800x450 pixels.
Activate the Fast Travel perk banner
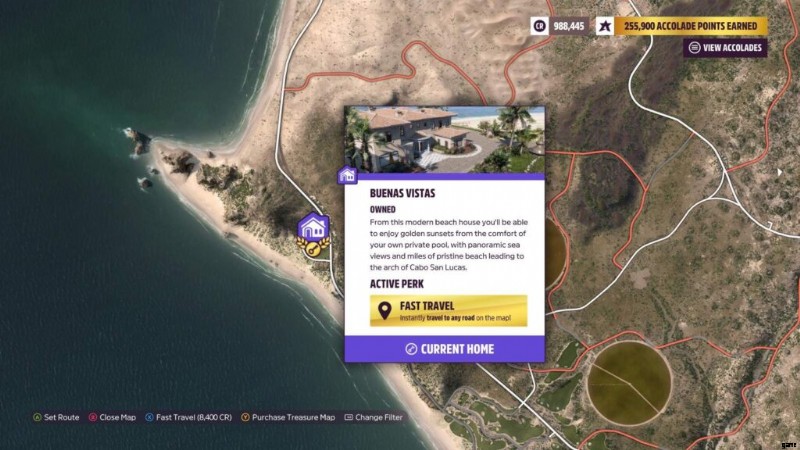pos(448,310)
